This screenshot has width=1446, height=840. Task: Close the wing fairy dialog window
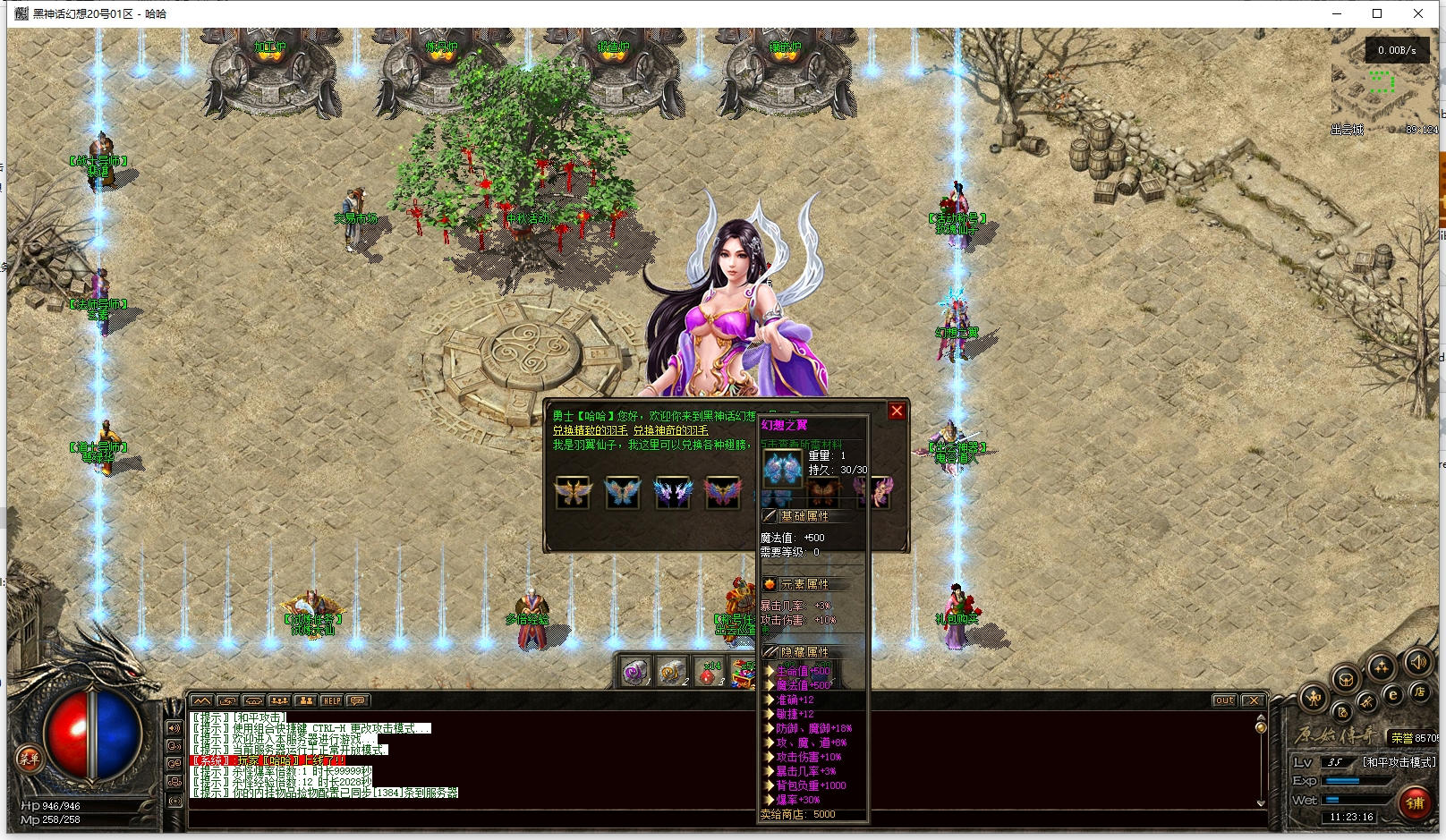tap(897, 412)
